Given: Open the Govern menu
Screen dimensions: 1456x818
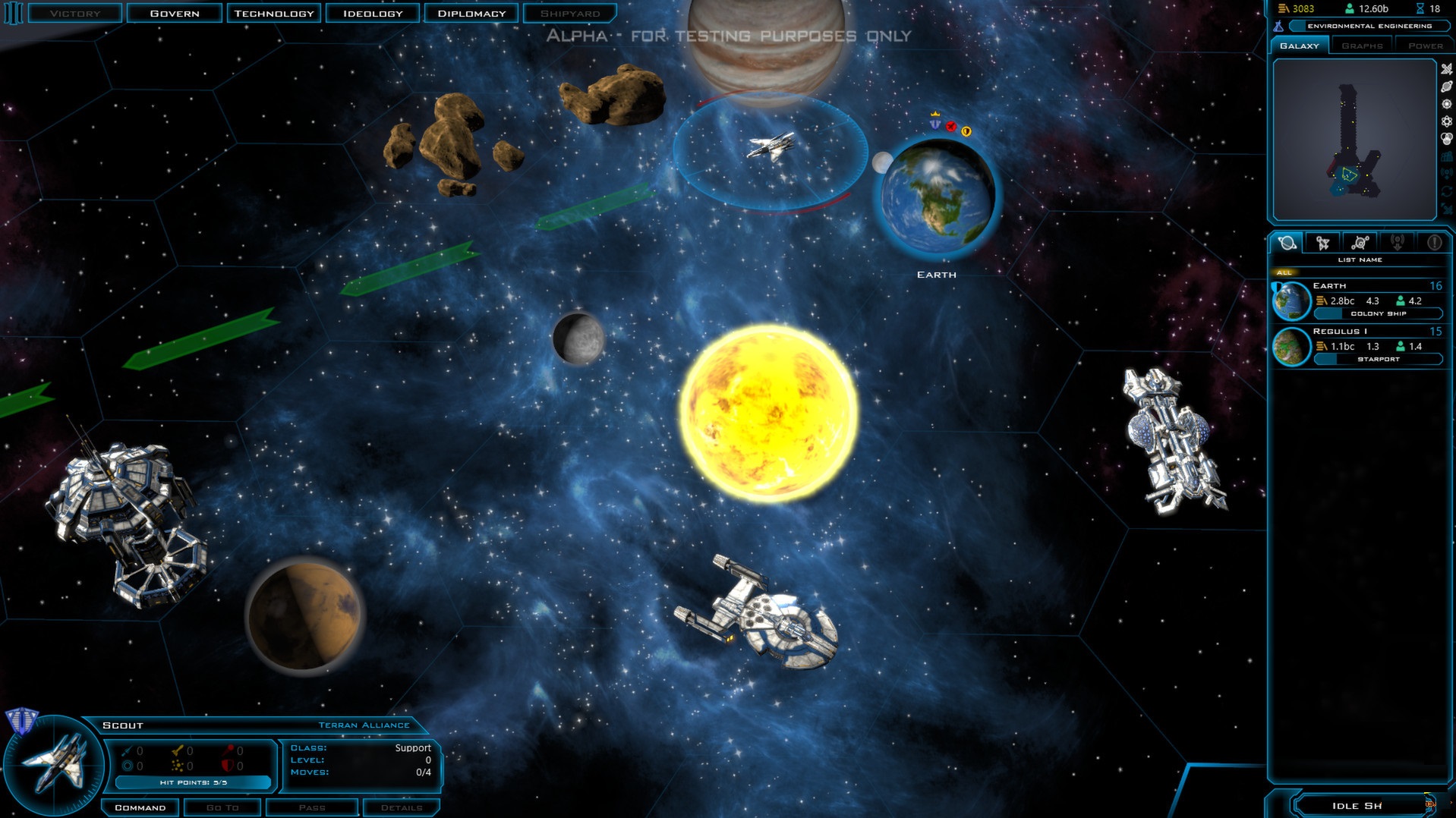Looking at the screenshot, I should coord(175,14).
